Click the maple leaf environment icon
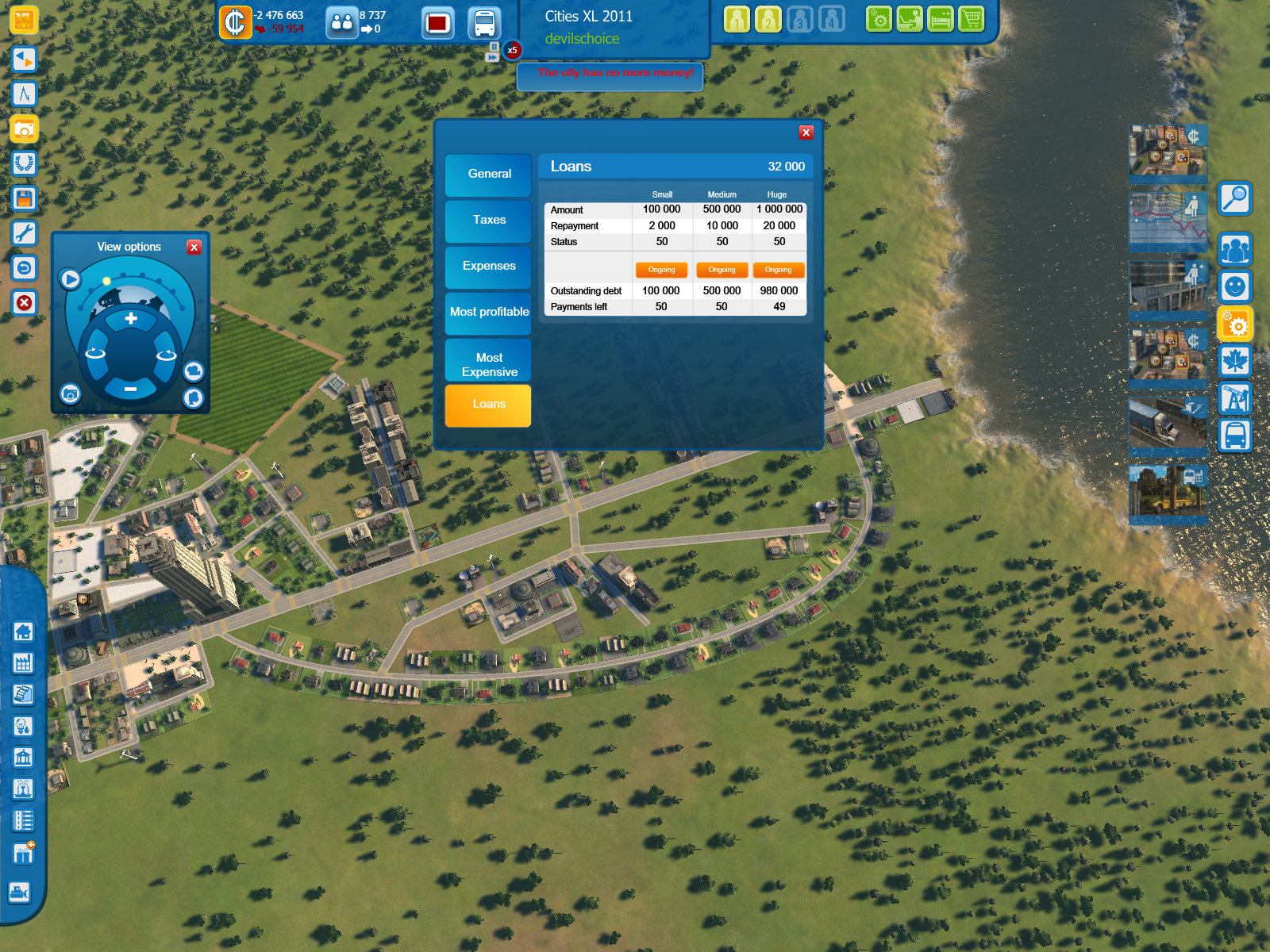The width and height of the screenshot is (1270, 952). [1235, 361]
